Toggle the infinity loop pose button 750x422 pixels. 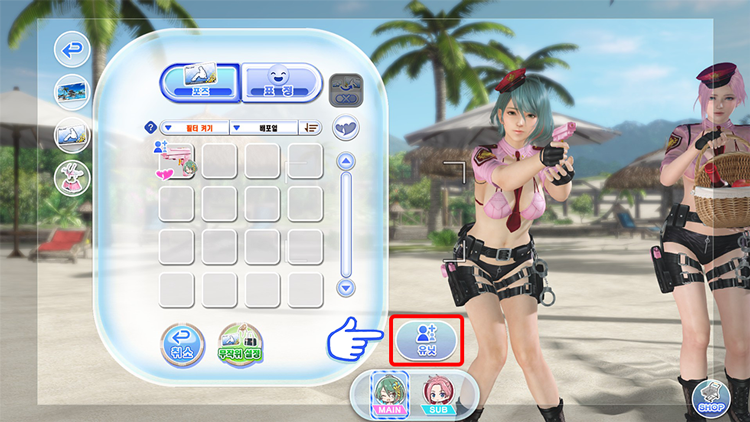(x=346, y=89)
